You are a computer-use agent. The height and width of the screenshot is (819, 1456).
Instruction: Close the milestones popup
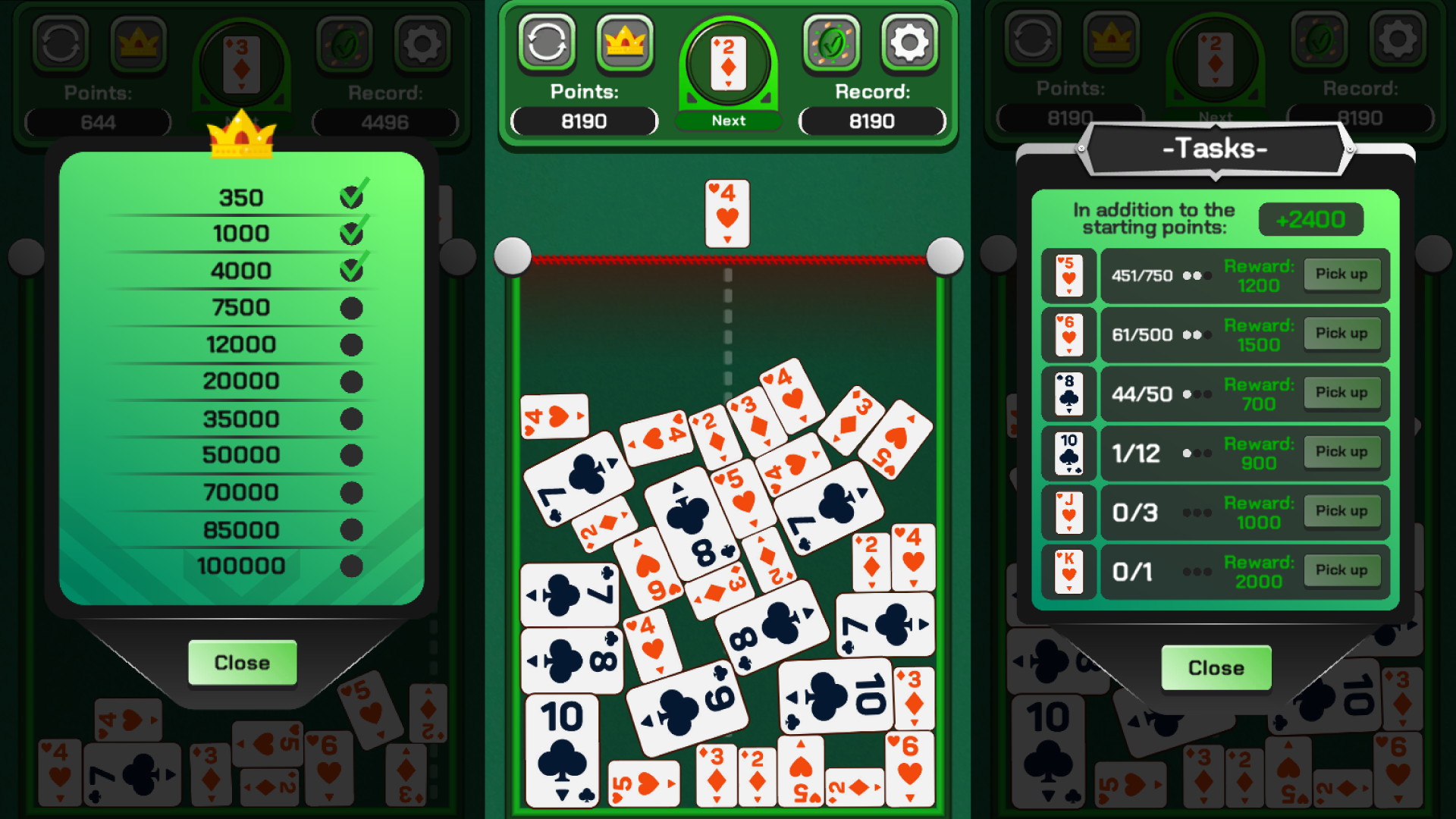[241, 662]
